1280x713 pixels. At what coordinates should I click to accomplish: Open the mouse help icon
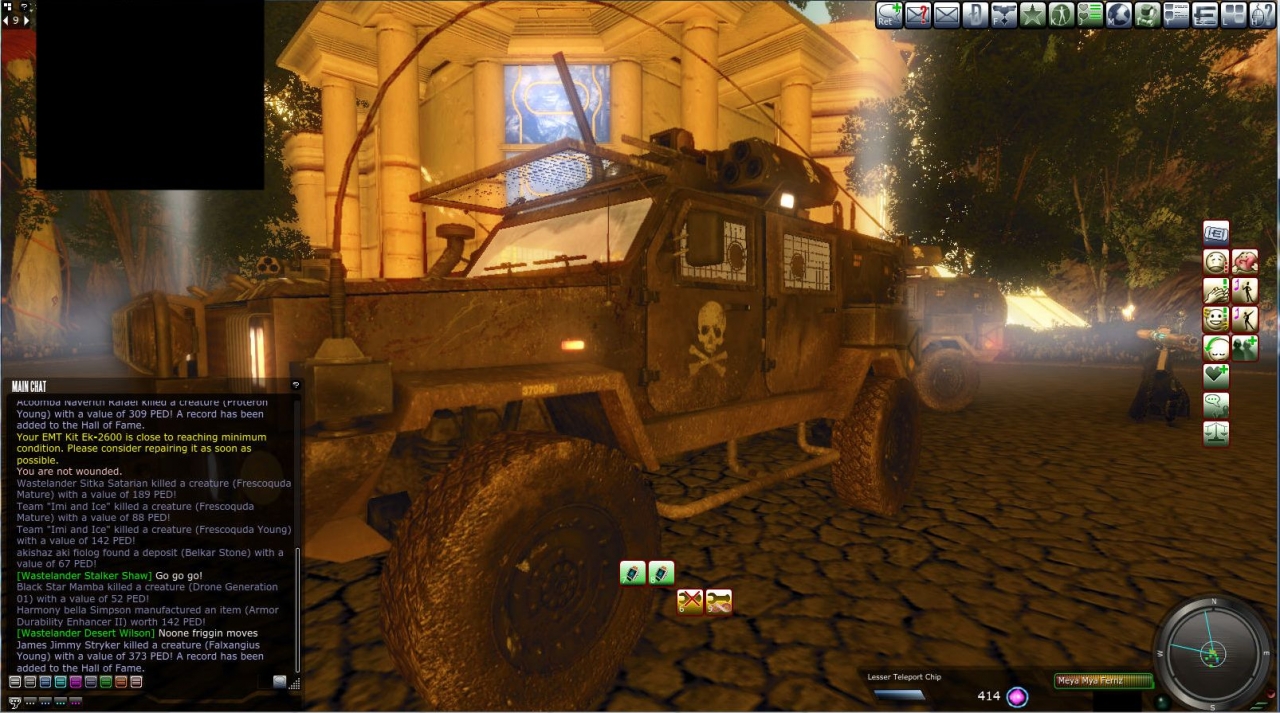1262,14
